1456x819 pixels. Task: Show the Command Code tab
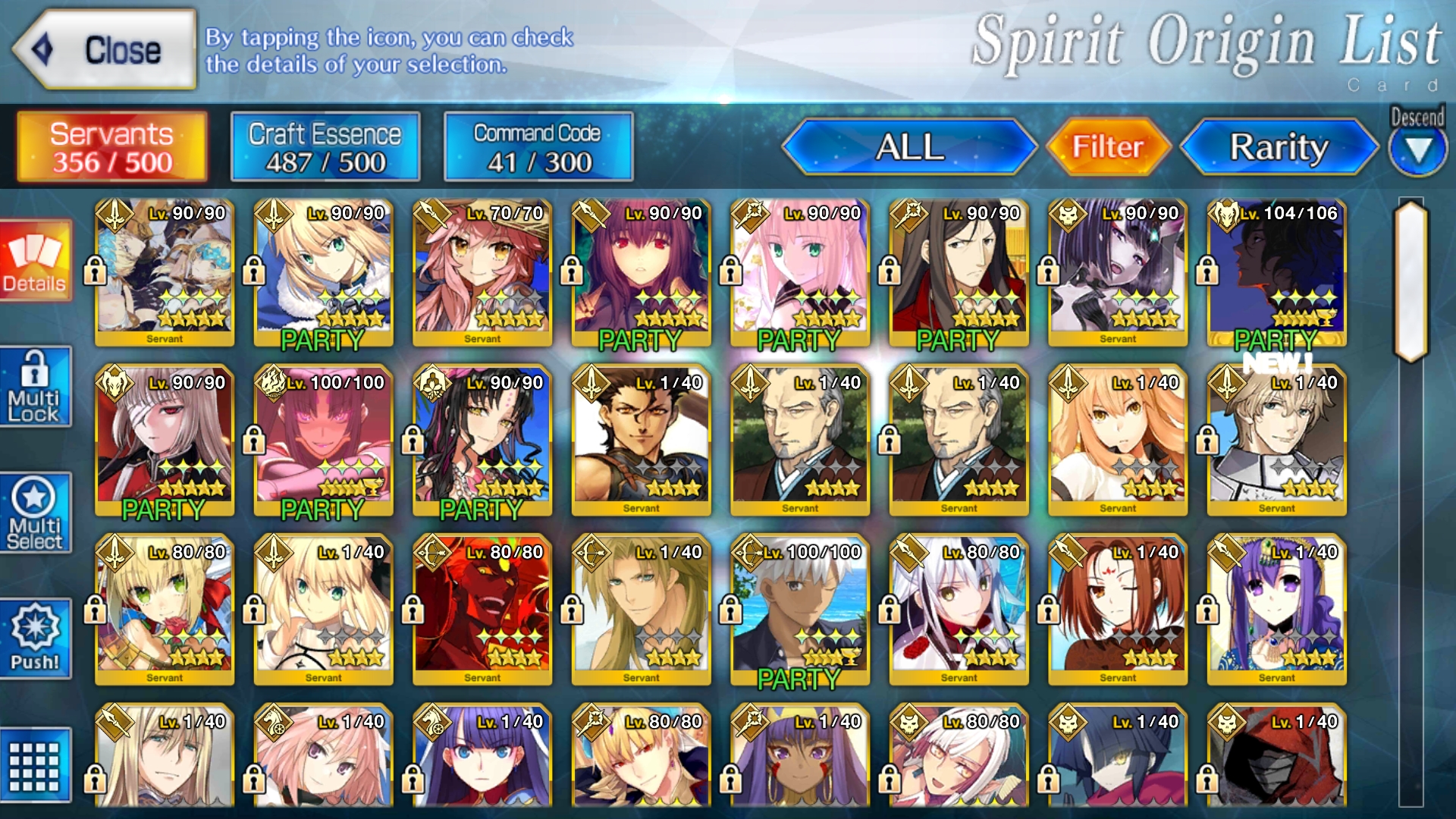pos(538,147)
